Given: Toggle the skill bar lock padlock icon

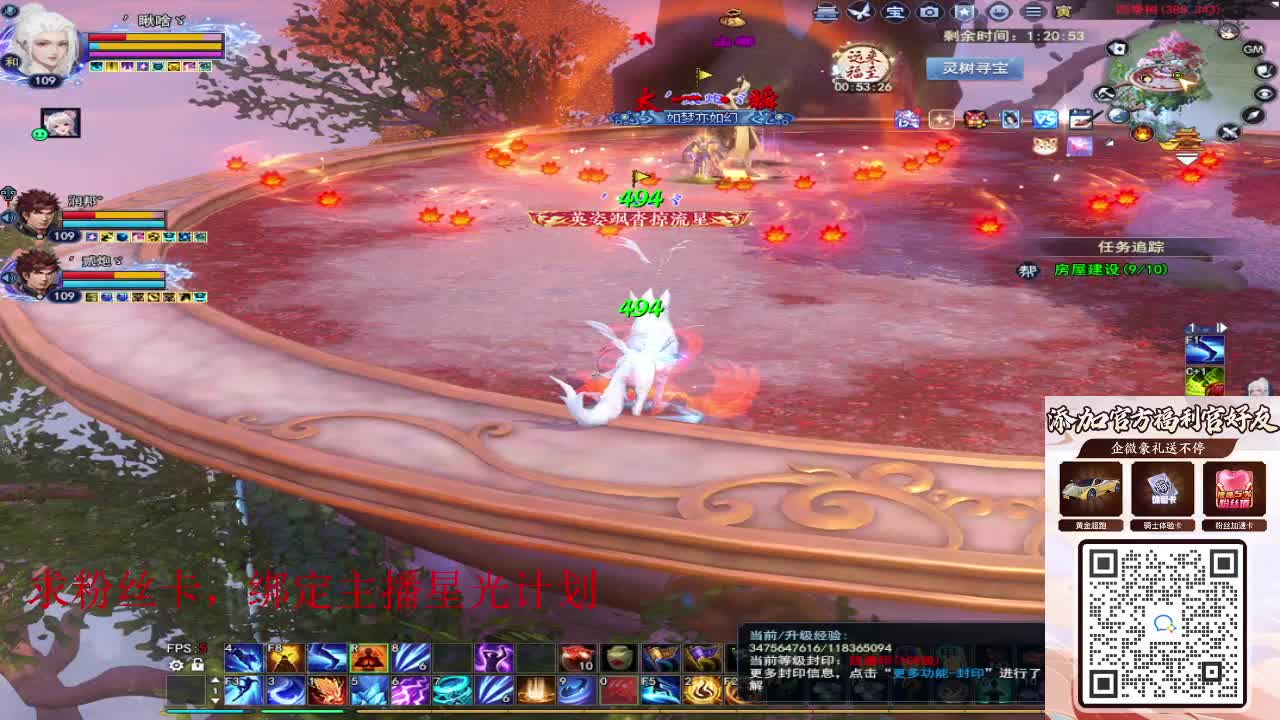Looking at the screenshot, I should (197, 665).
